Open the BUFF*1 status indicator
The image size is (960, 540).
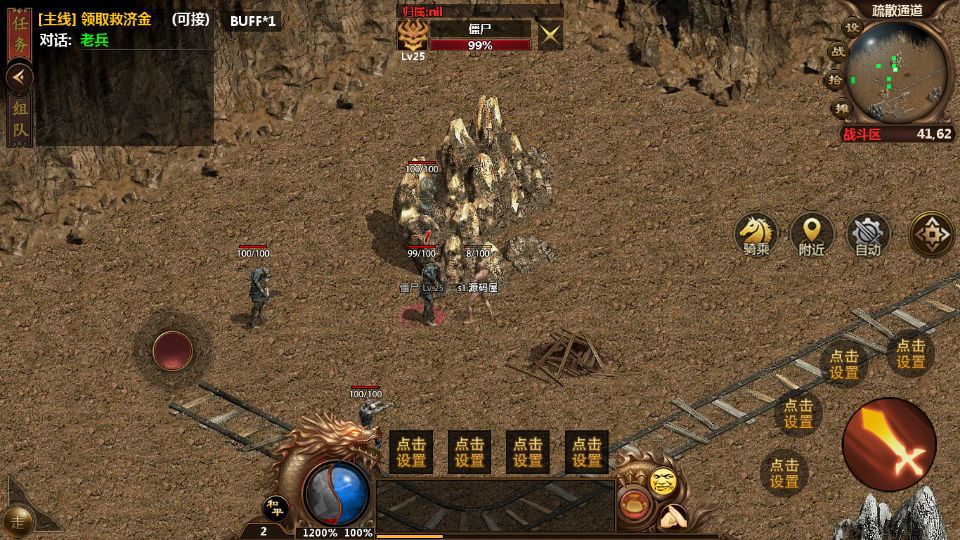click(252, 21)
